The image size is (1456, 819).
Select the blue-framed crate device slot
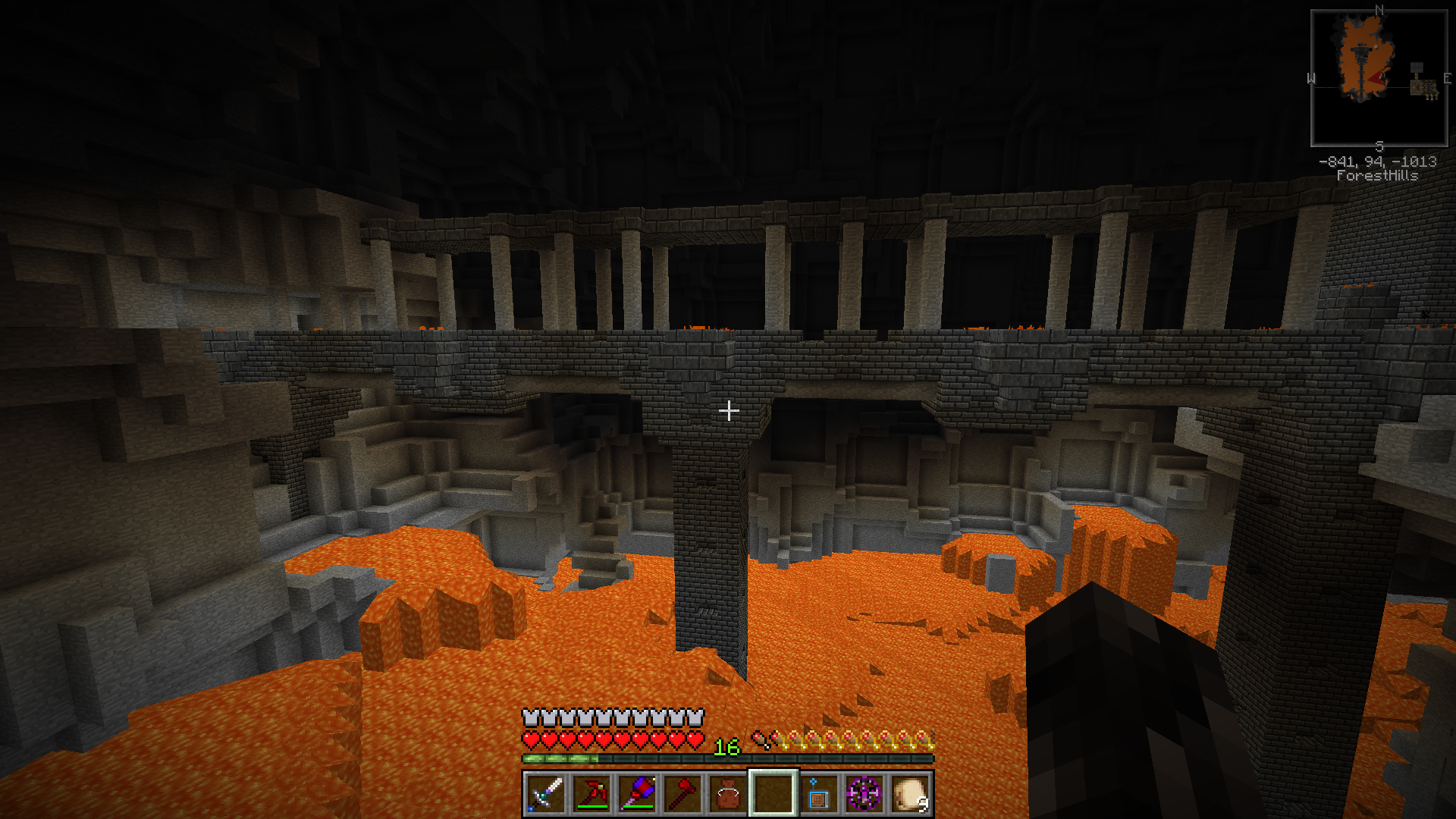[818, 795]
